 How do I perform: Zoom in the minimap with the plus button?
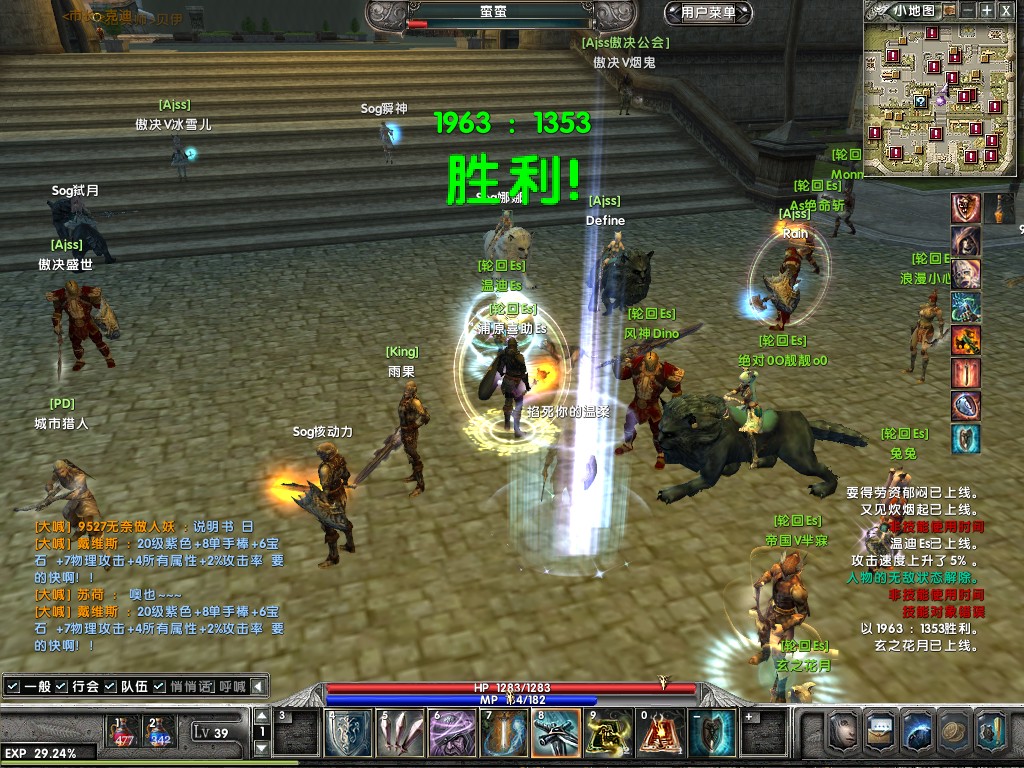987,10
